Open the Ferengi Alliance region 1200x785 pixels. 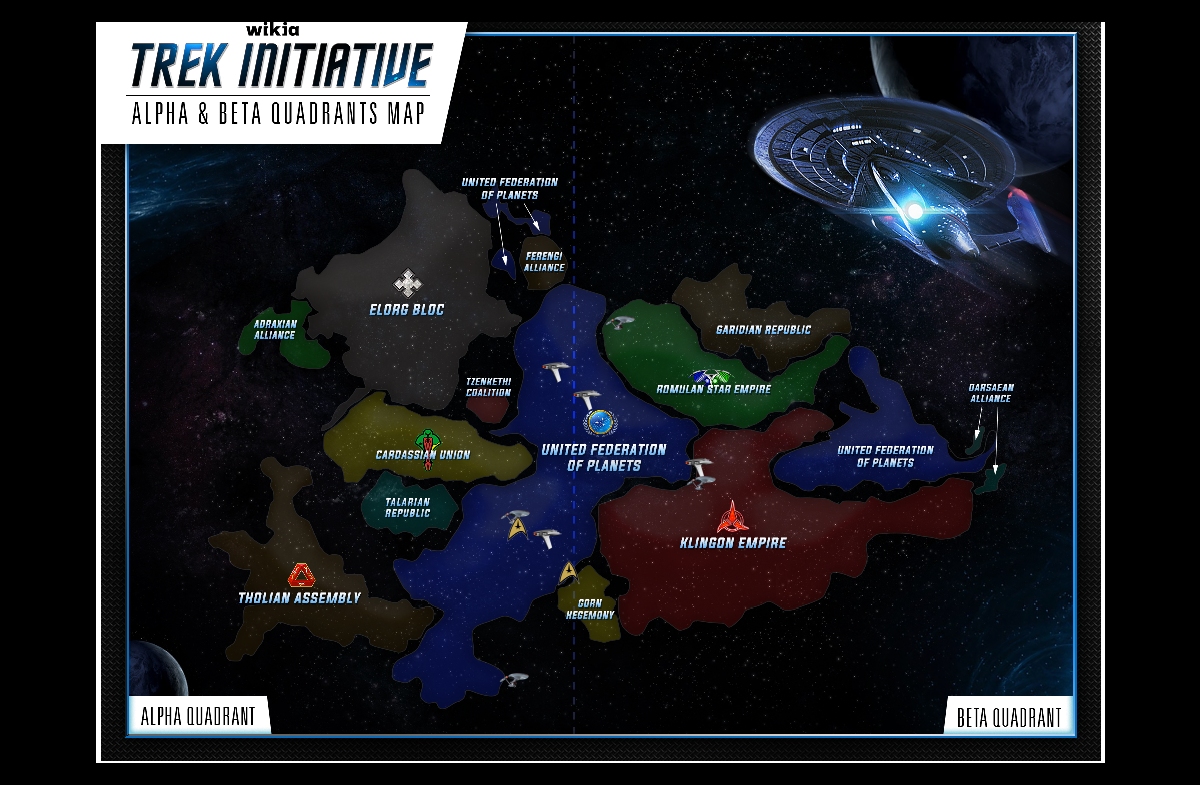[x=544, y=262]
